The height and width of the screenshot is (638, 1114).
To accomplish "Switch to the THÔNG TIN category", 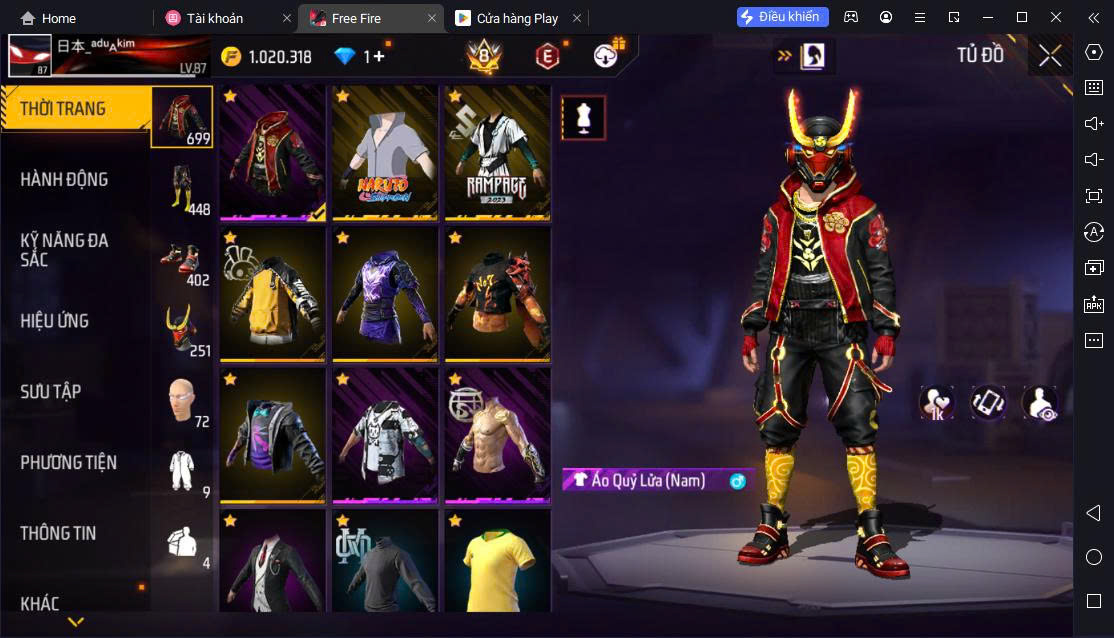I will pos(58,533).
